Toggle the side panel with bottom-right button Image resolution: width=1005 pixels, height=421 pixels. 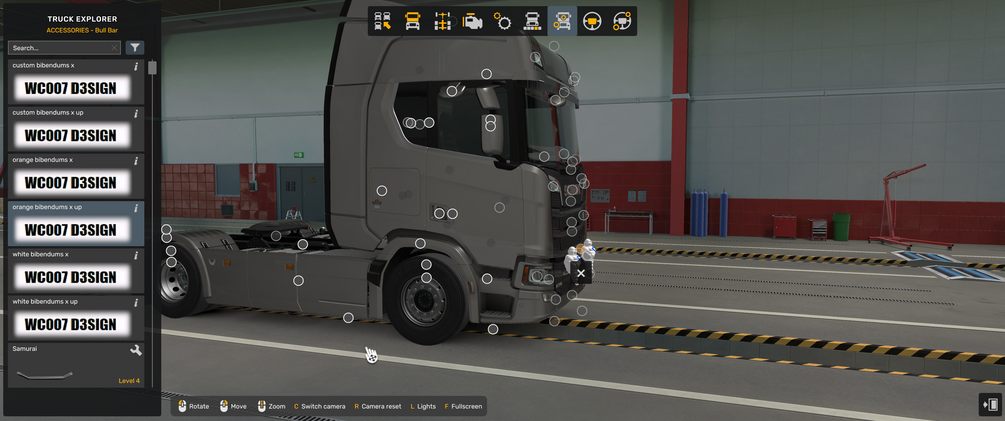pyautogui.click(x=990, y=404)
